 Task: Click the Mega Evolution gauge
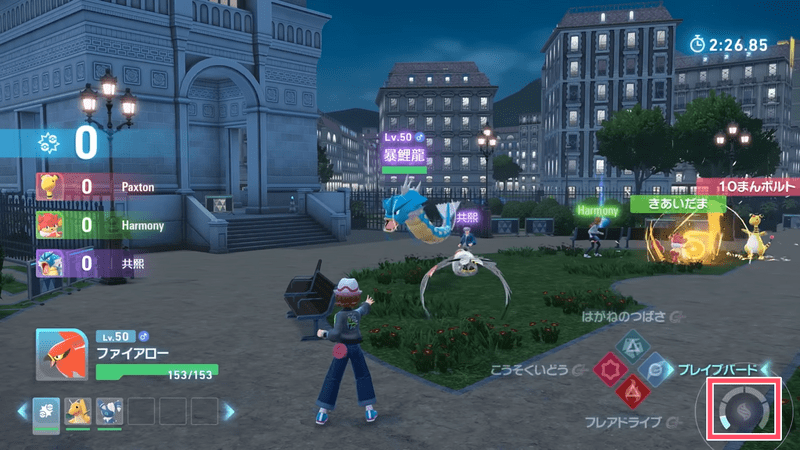click(x=744, y=410)
